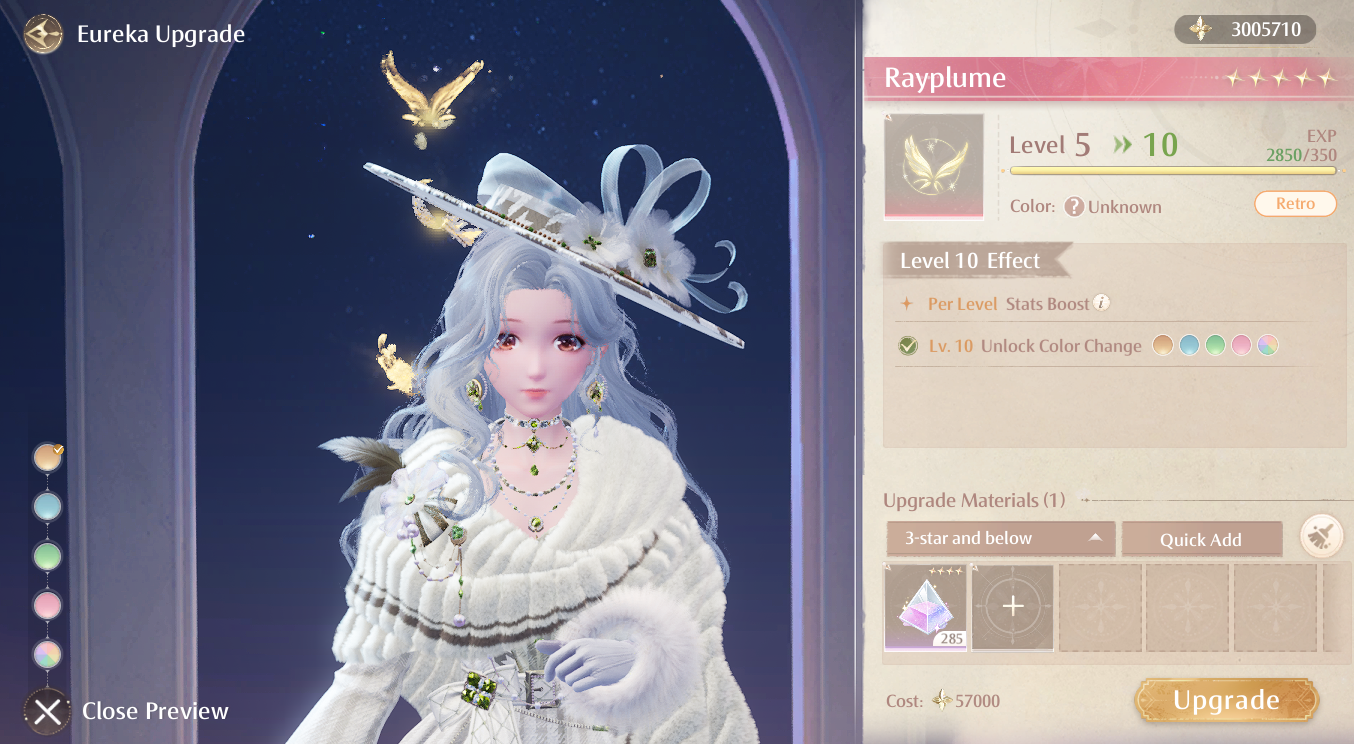Select the rainbow gradient color option
The image size is (1354, 744).
[47, 655]
